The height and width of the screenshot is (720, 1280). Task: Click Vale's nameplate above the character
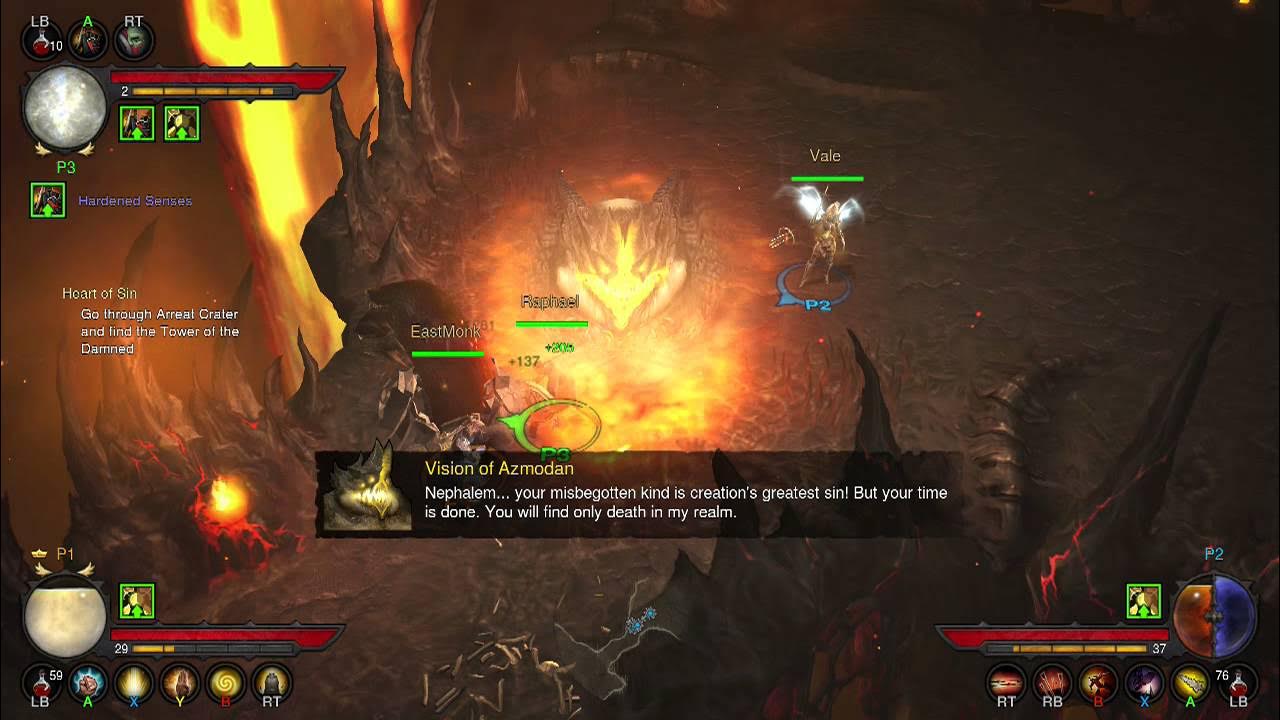[826, 156]
